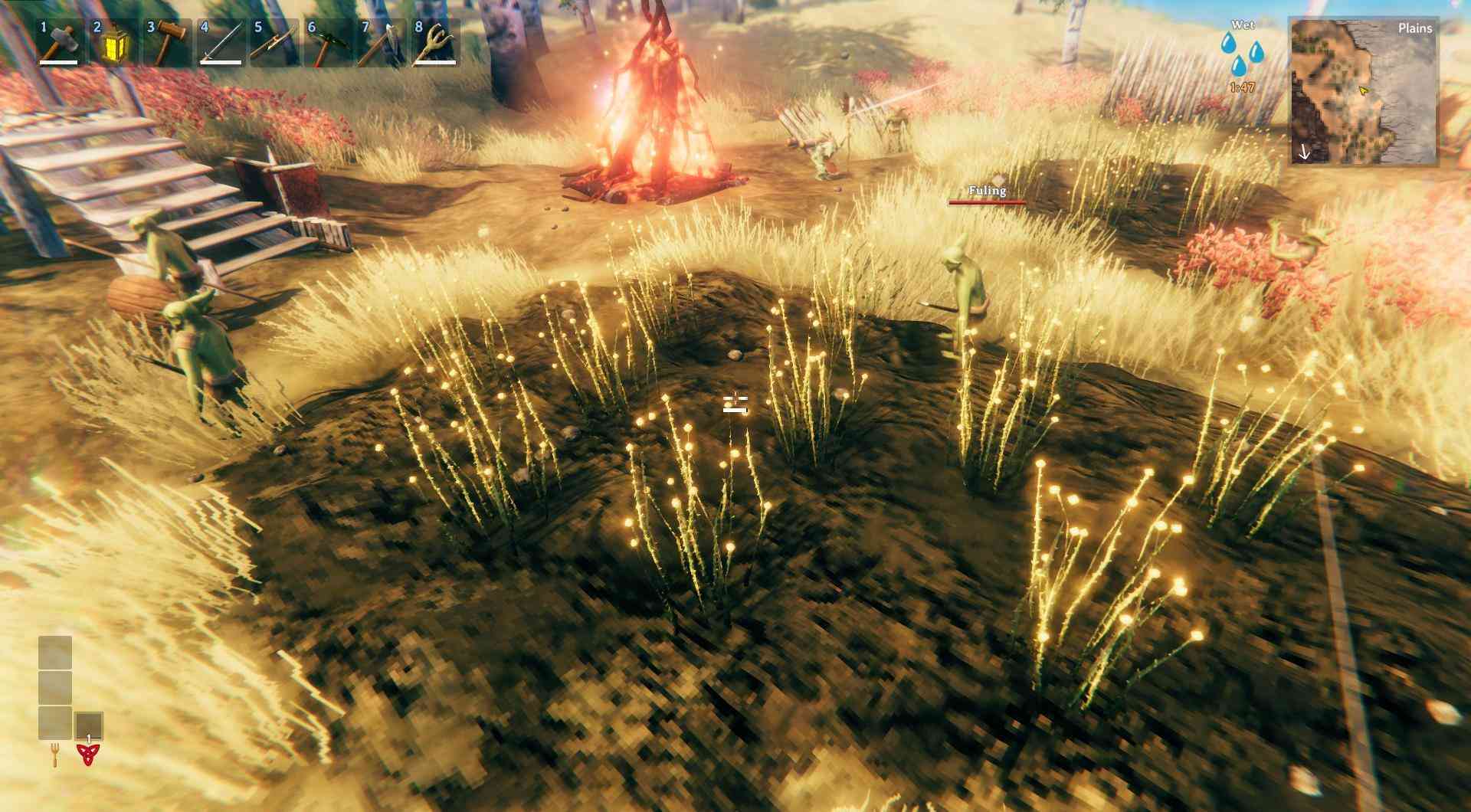Viewport: 1471px width, 812px height.
Task: Equip the sword in hotbar slot 4
Action: coord(219,43)
